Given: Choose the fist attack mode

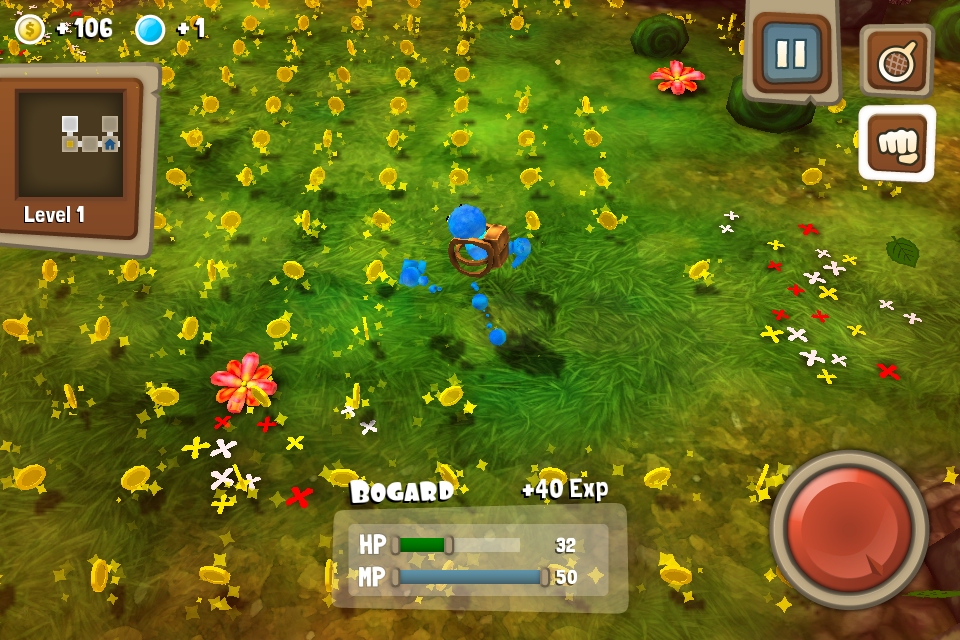Looking at the screenshot, I should point(896,143).
